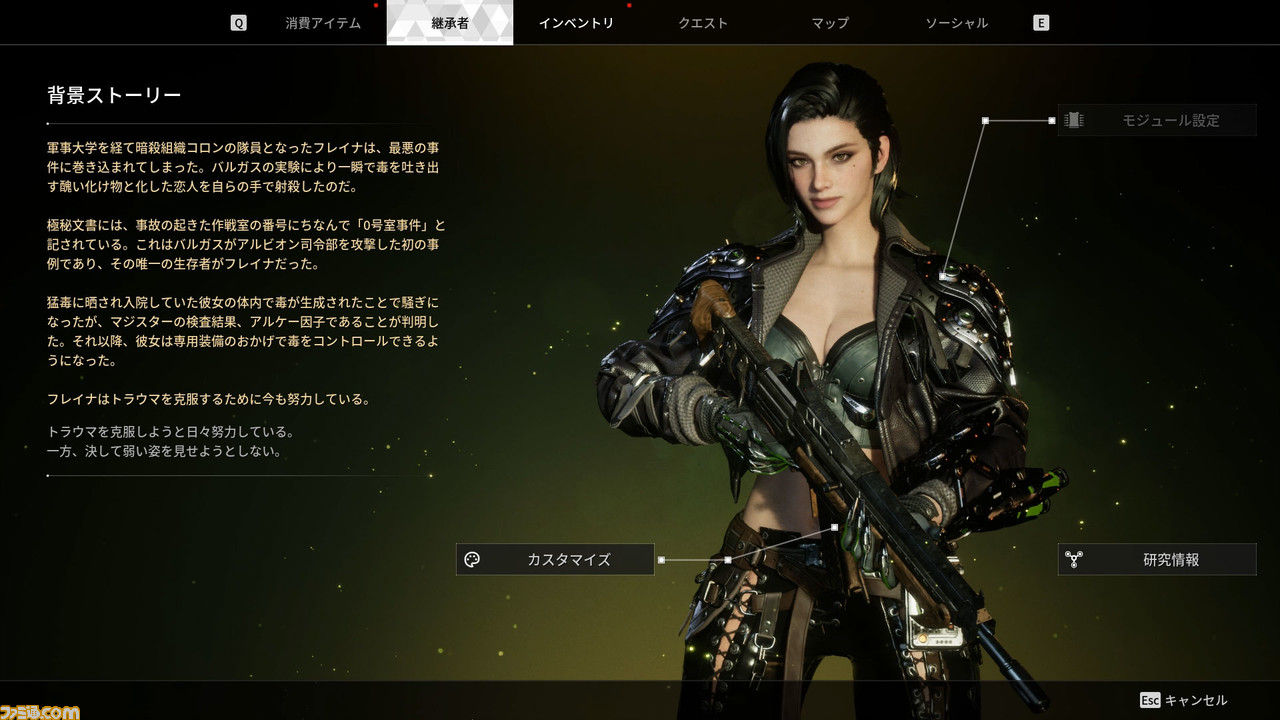Show the マップ tab
The image size is (1280, 720).
[830, 23]
